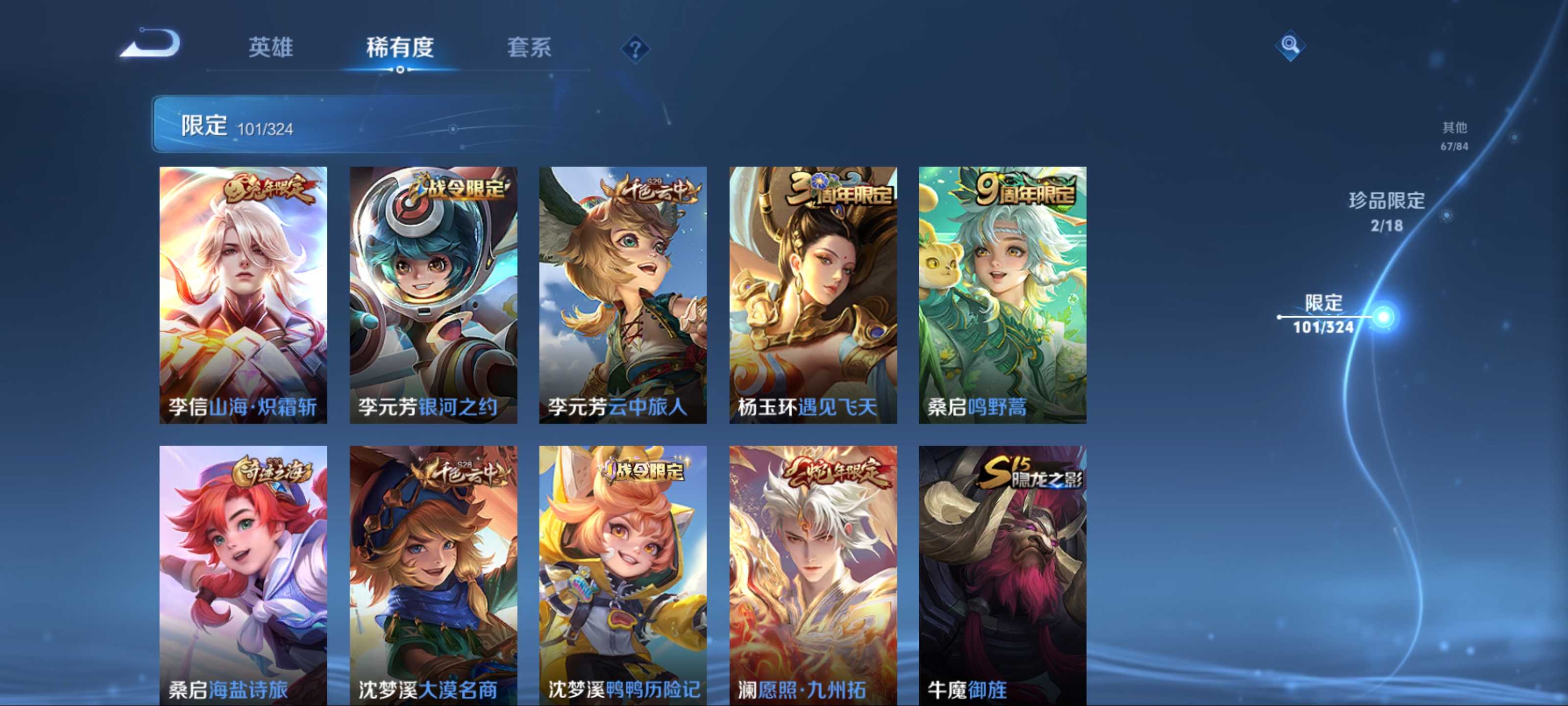Image resolution: width=1568 pixels, height=706 pixels.
Task: Open the 牛魔 御旌 skin card
Action: [1003, 575]
